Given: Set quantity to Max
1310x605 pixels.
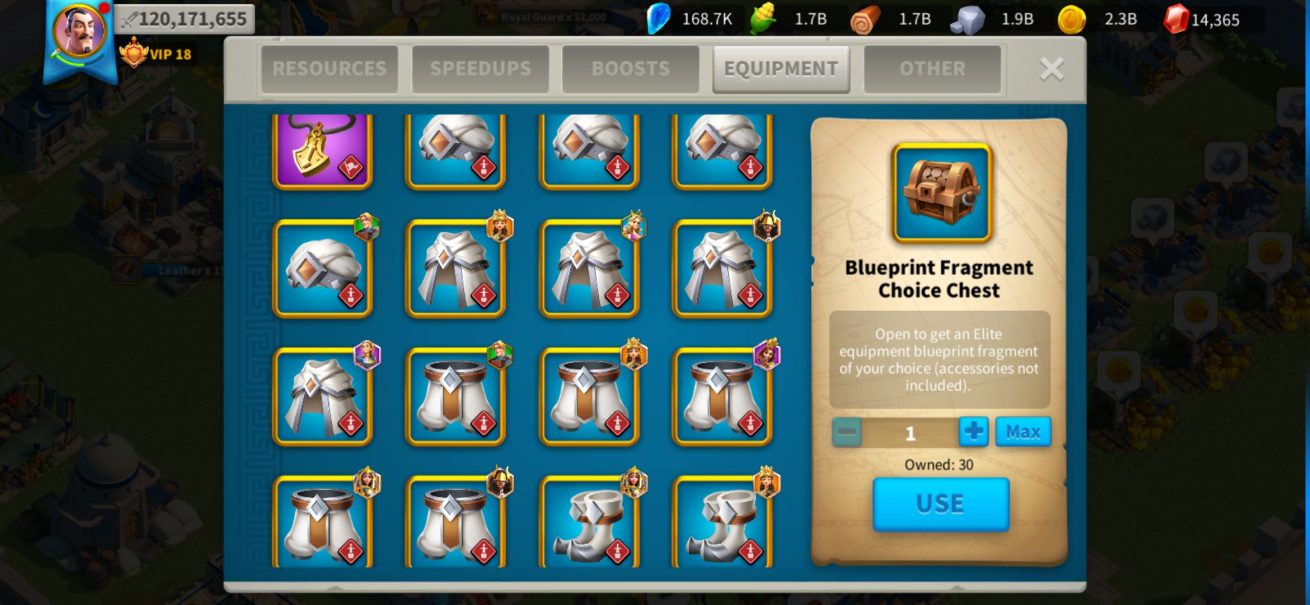Looking at the screenshot, I should (1022, 432).
